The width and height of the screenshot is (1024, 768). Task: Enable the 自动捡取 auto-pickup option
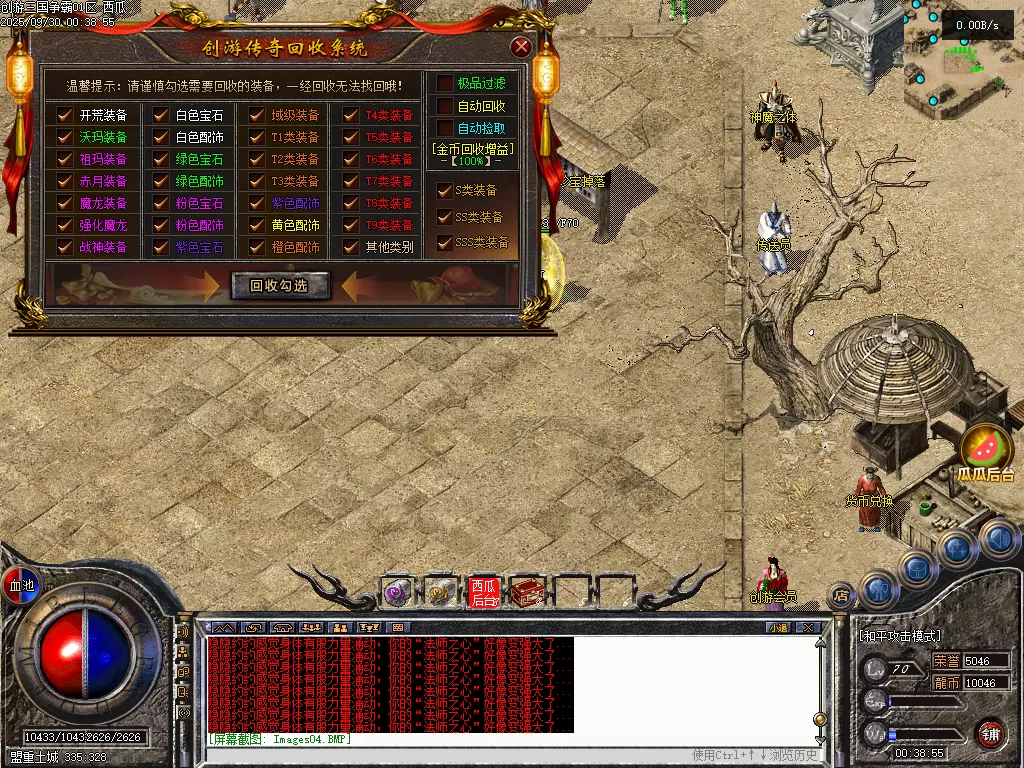pyautogui.click(x=445, y=128)
